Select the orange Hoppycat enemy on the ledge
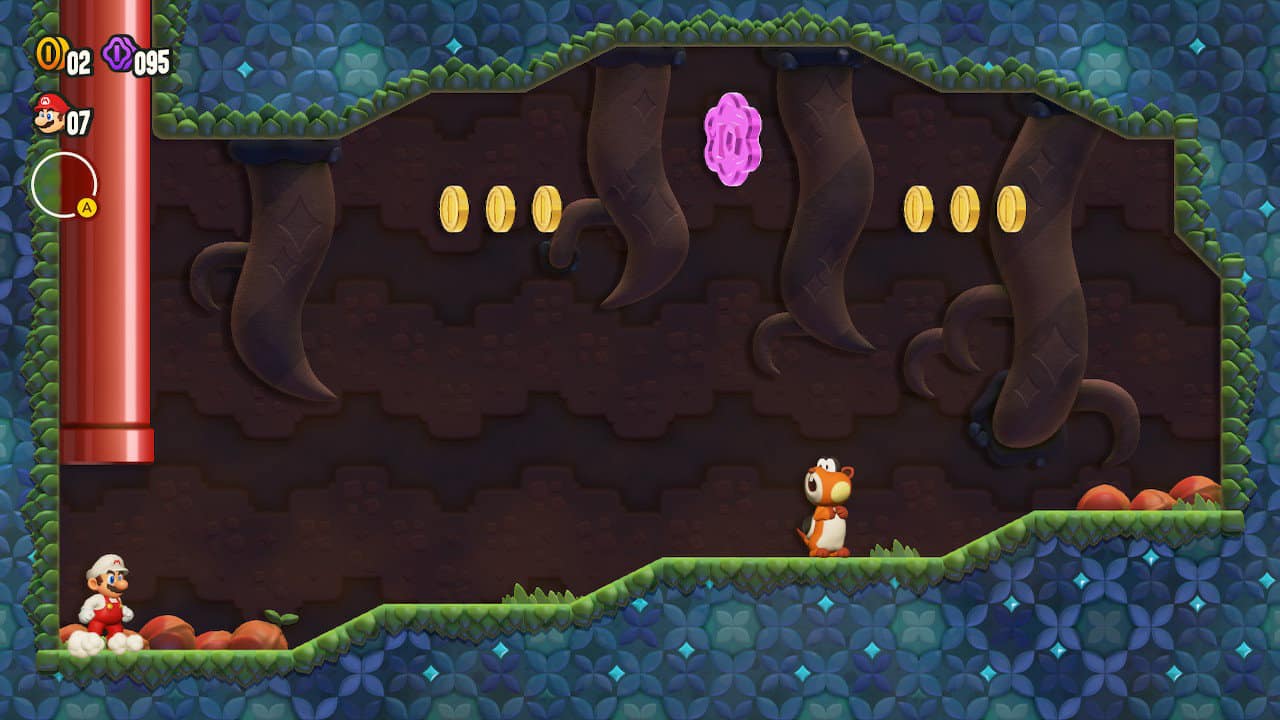This screenshot has width=1280, height=720. [x=828, y=505]
